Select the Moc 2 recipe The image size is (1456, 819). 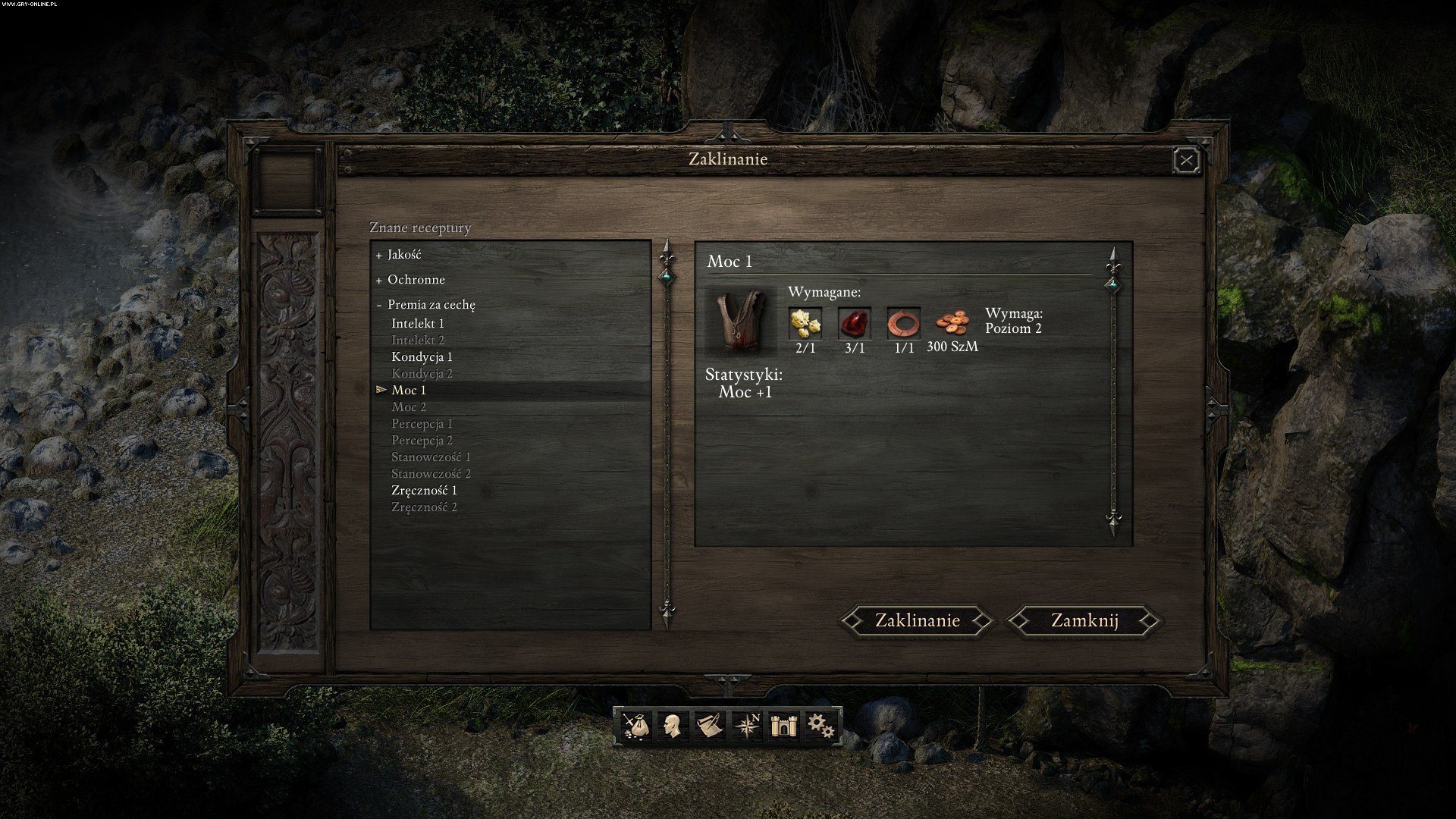pos(409,407)
